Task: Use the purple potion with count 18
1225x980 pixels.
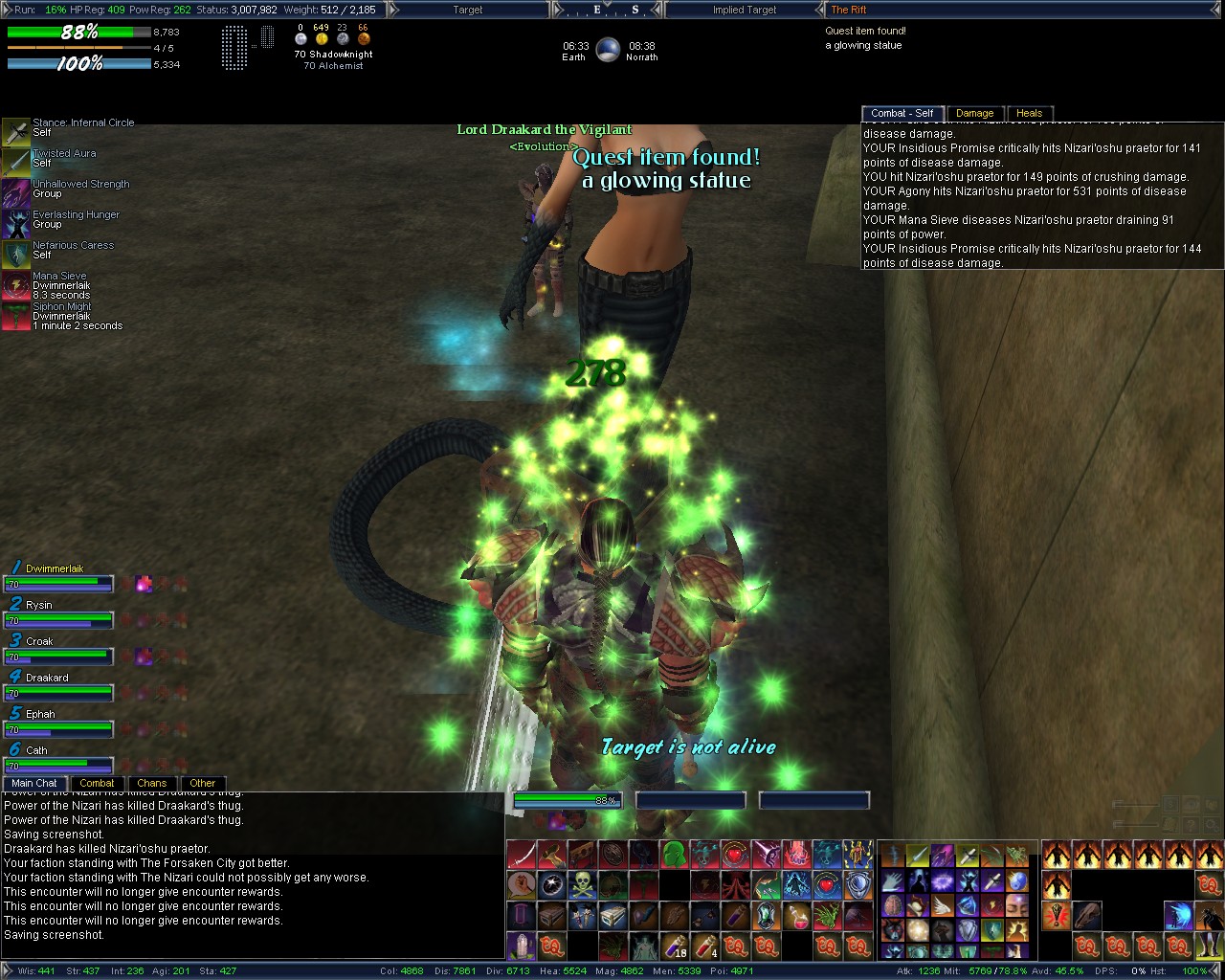Action: 675,946
